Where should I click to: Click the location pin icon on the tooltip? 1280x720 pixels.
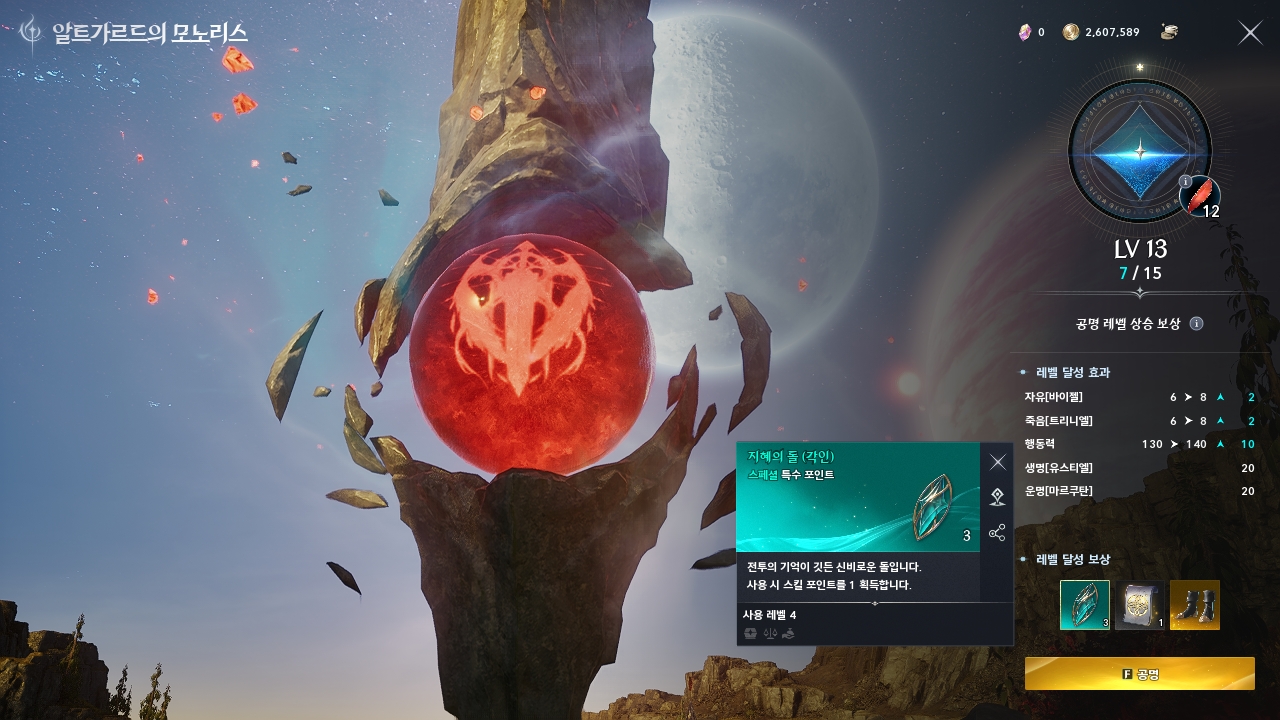click(997, 497)
